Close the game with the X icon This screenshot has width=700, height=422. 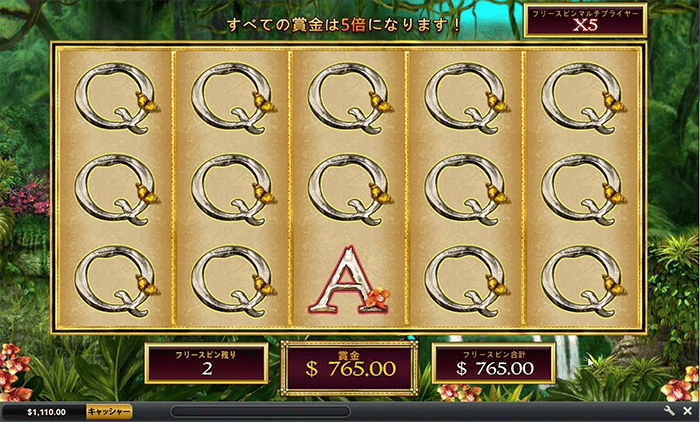[688, 411]
